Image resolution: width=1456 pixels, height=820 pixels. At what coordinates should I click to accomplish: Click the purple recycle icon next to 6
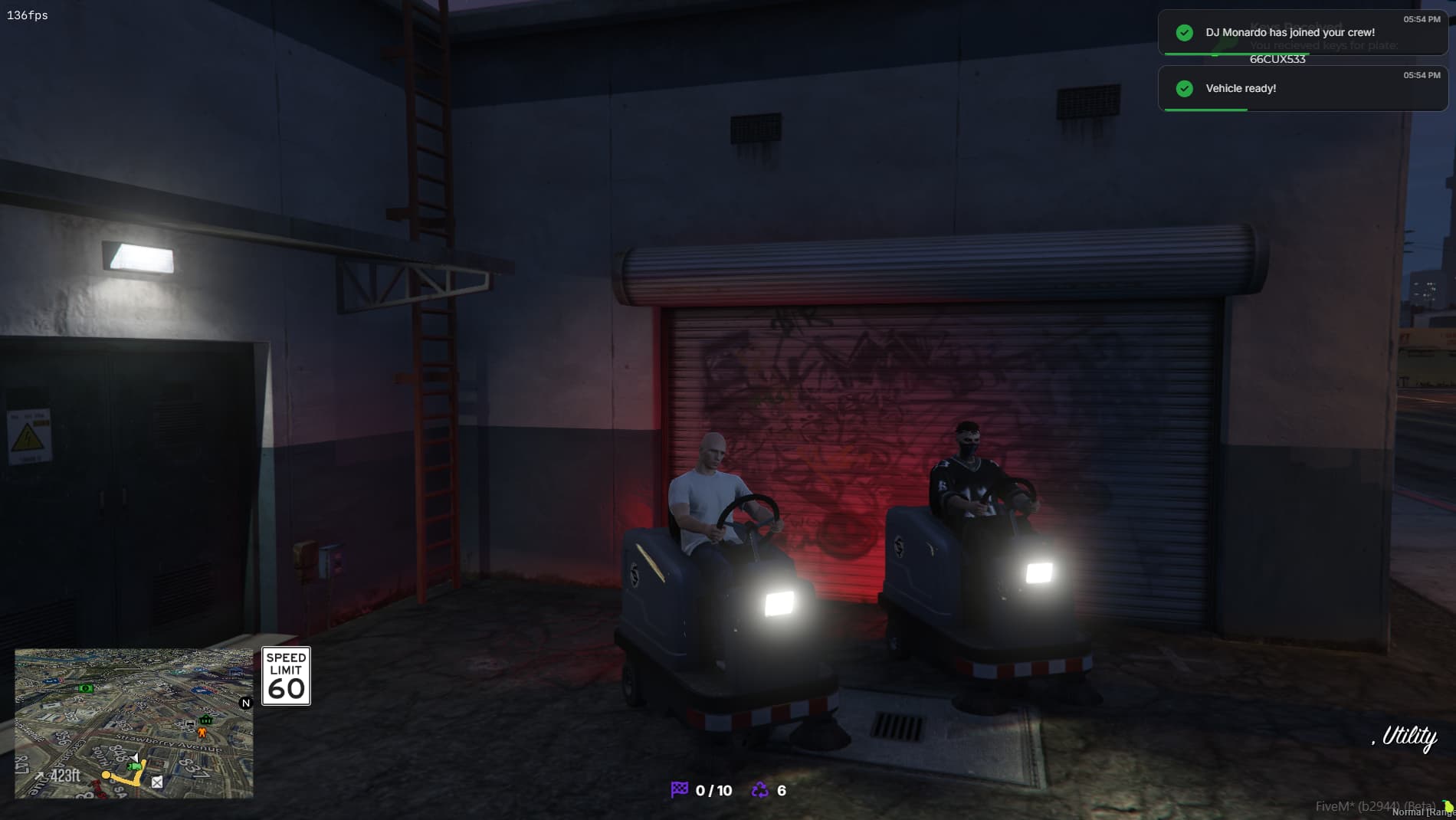[x=759, y=788]
